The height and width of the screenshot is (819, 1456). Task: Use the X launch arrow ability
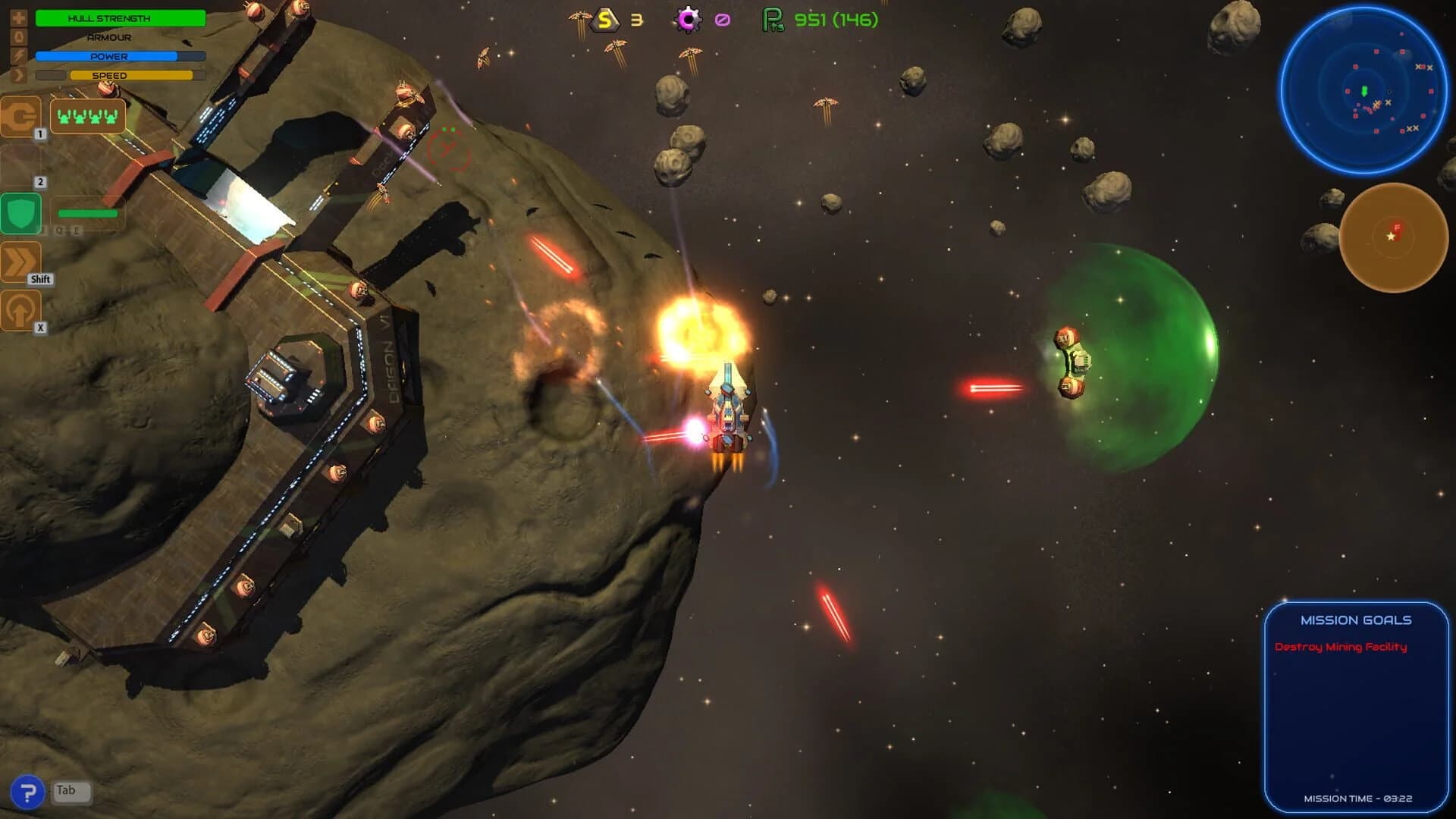(21, 310)
